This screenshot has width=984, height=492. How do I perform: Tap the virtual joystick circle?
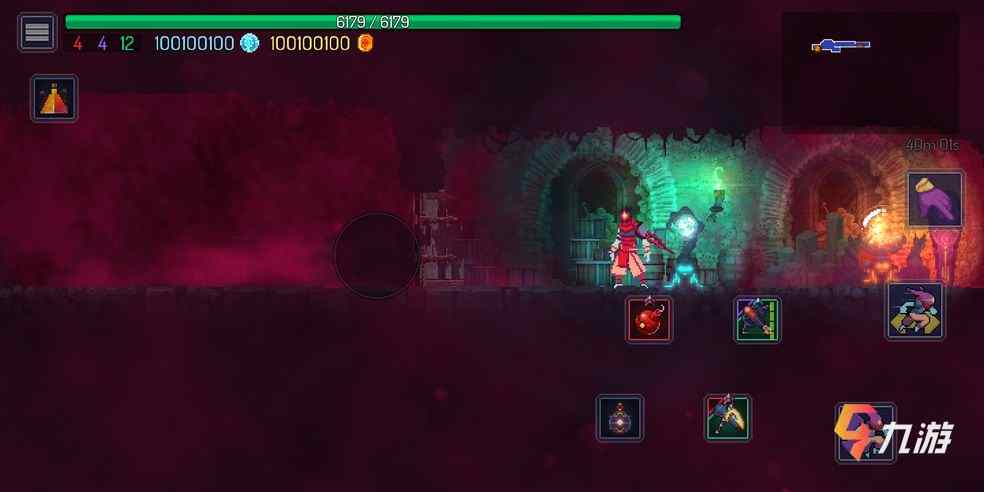376,255
